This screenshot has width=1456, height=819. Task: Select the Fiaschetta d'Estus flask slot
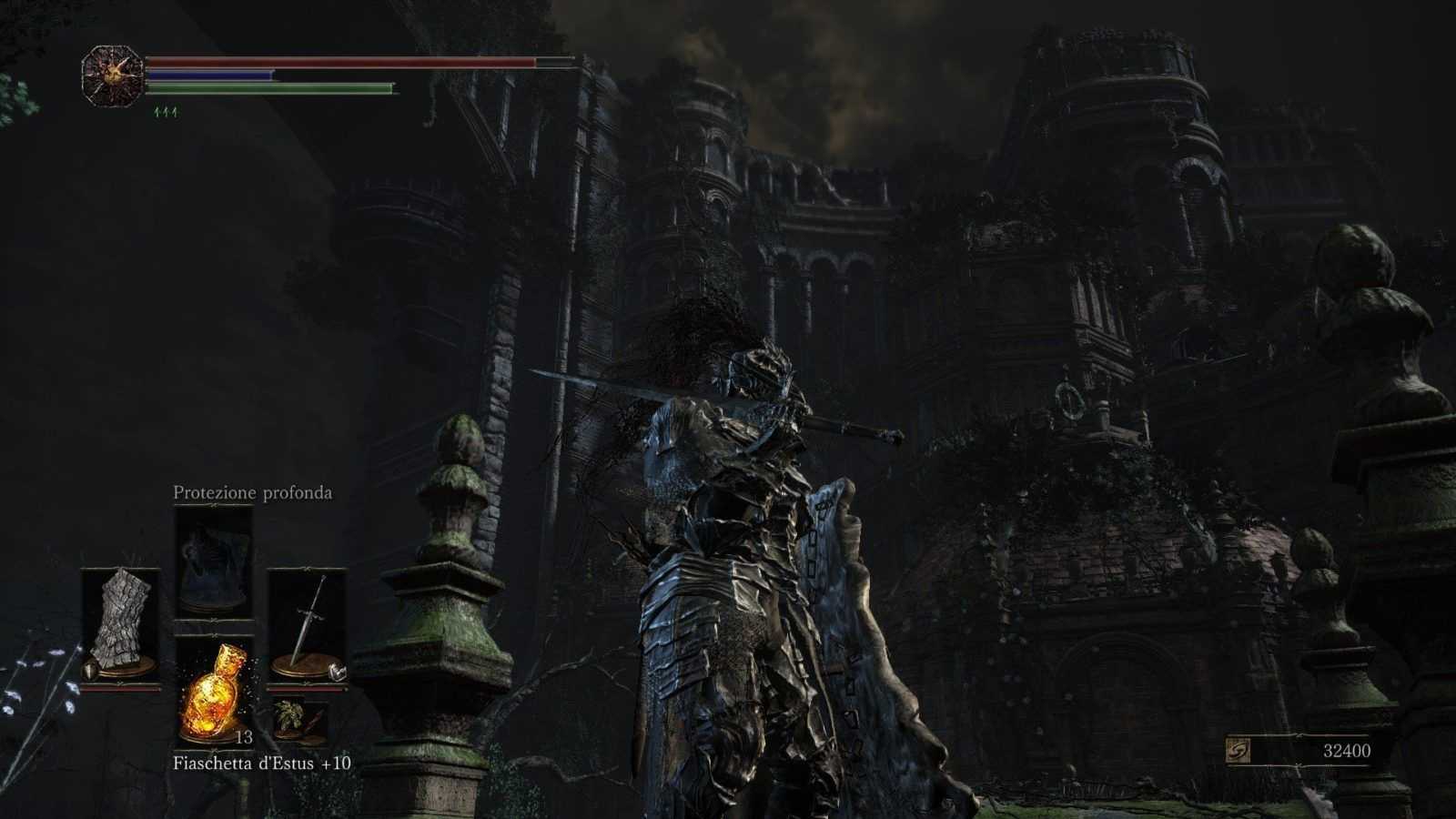click(214, 689)
